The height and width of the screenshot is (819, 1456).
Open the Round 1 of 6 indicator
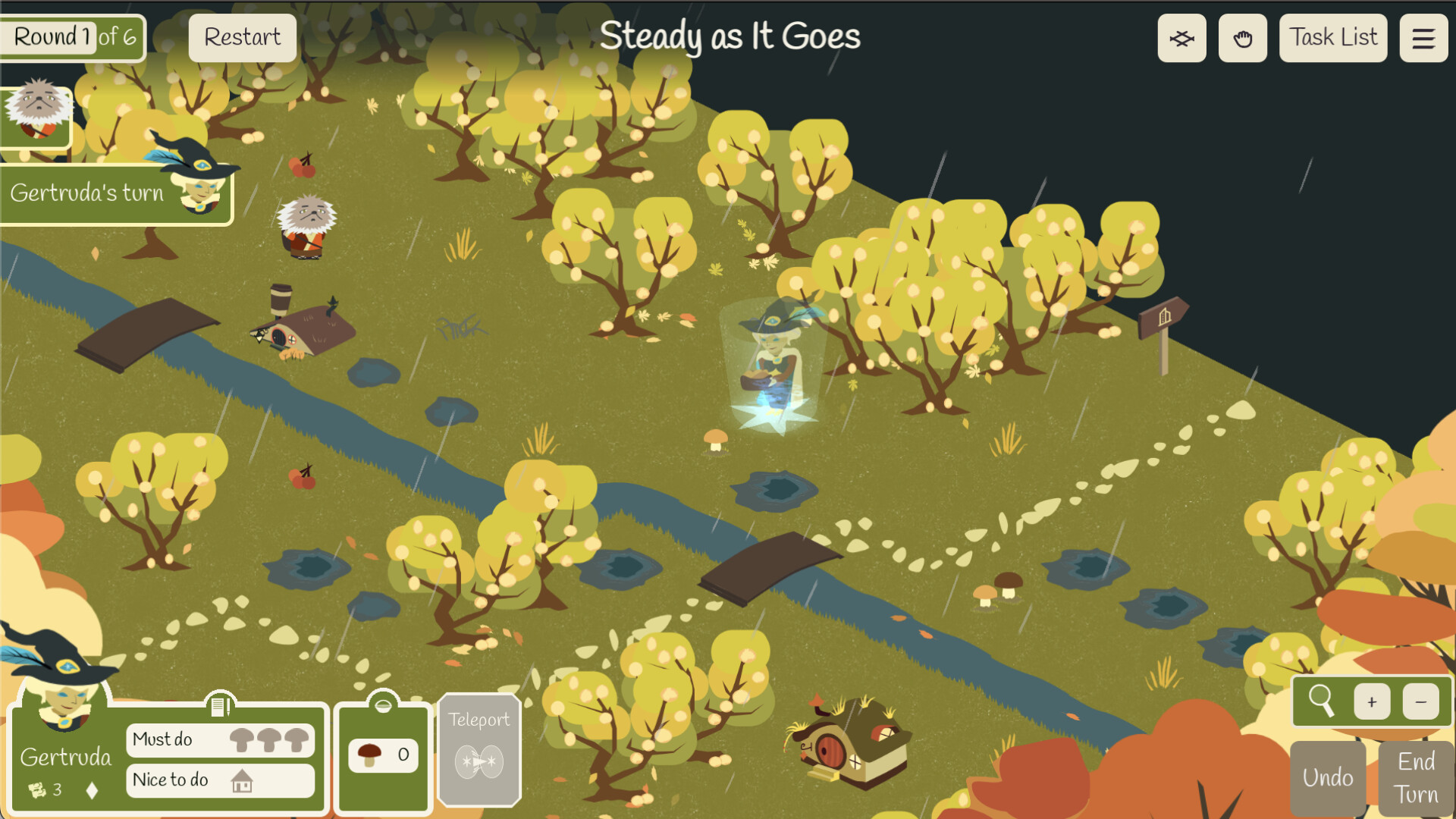tap(72, 36)
